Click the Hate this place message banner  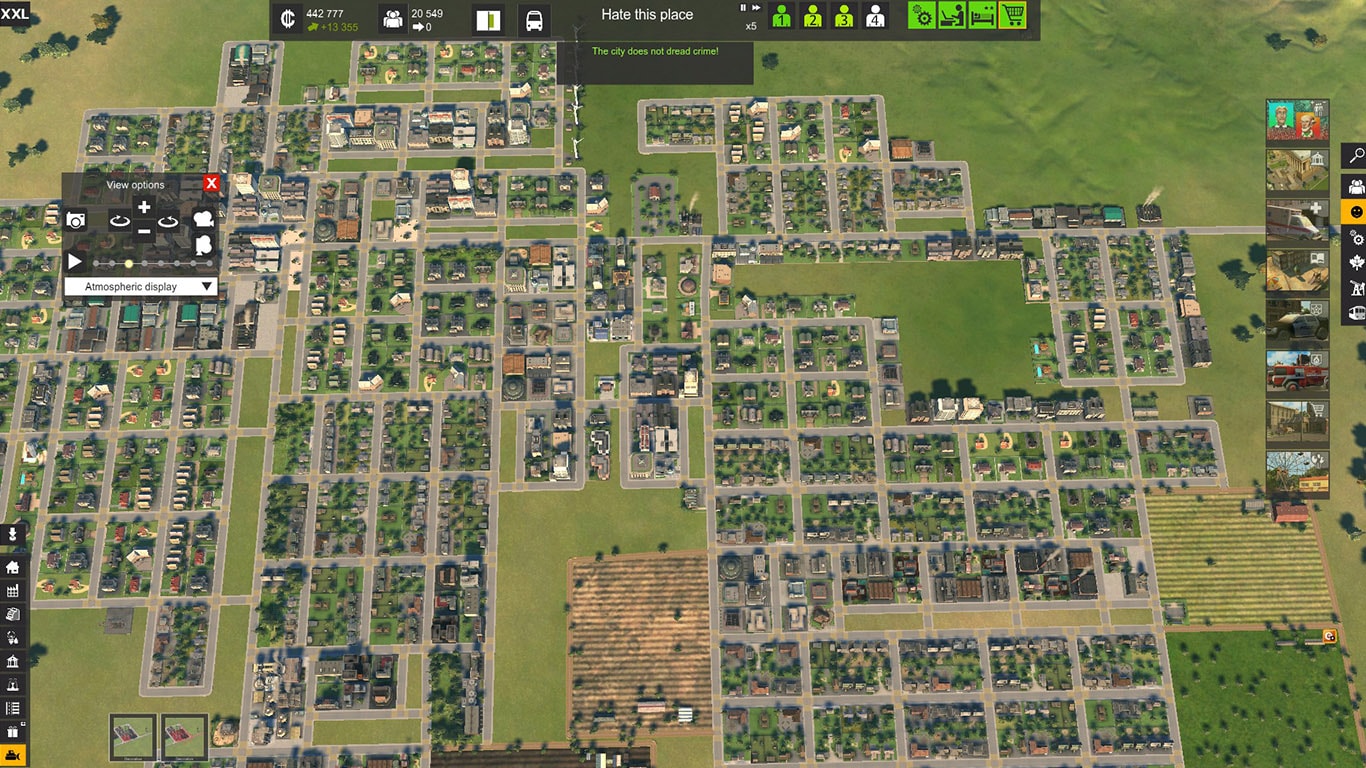647,14
